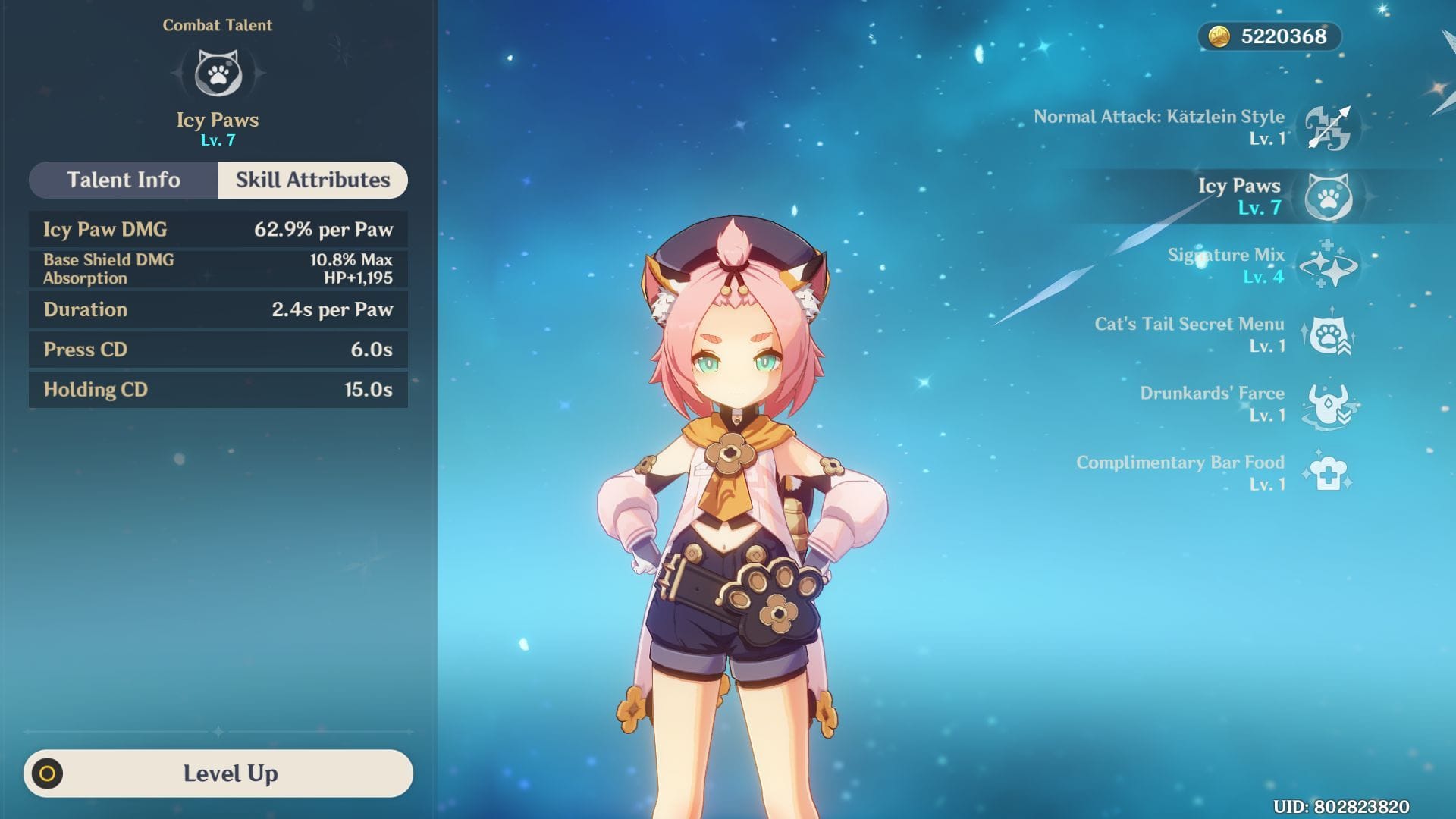Switch to the Talent Info tab
The height and width of the screenshot is (819, 1456).
[123, 180]
